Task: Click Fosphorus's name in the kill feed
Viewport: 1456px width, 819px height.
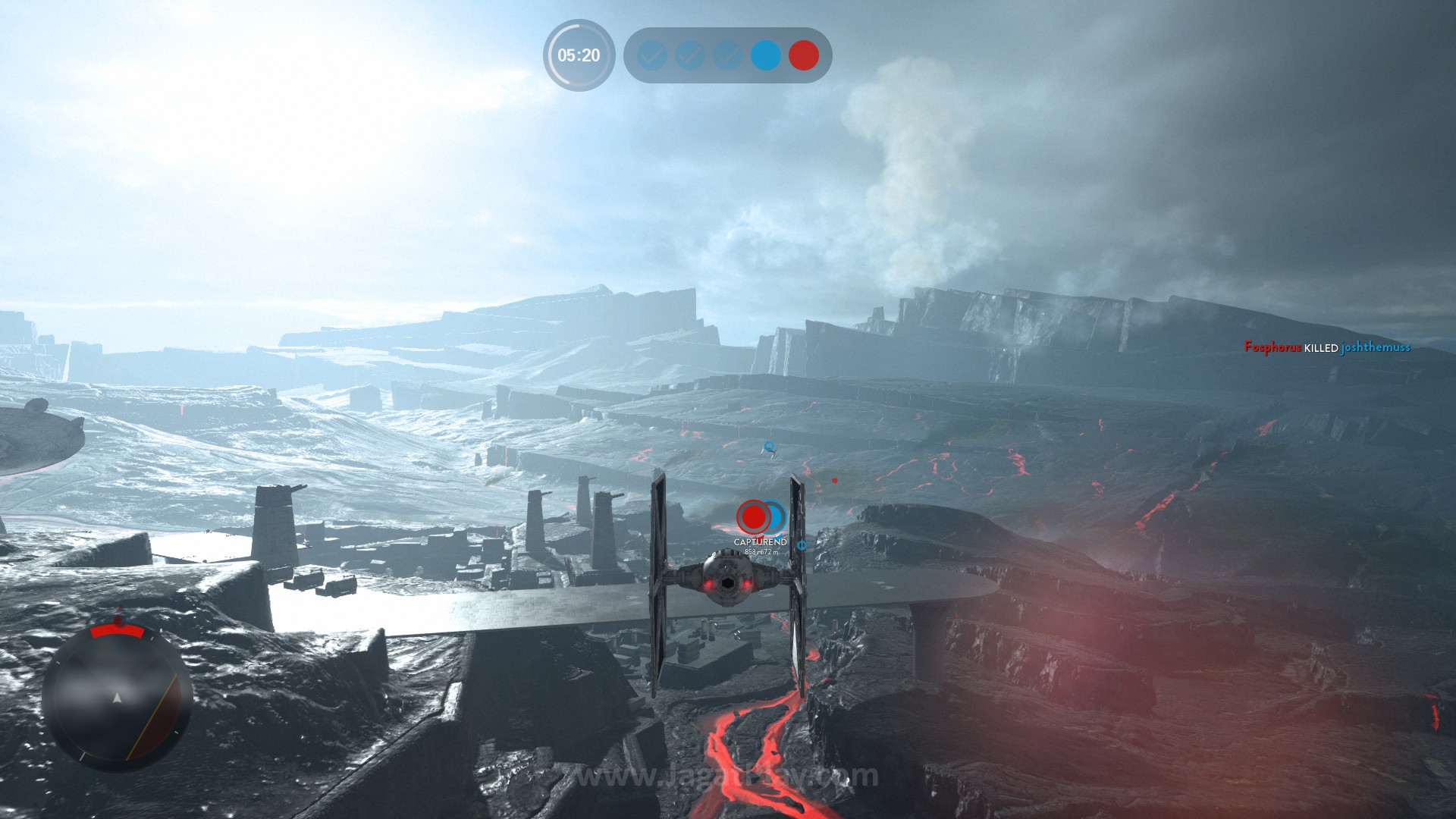Action: click(x=1272, y=347)
